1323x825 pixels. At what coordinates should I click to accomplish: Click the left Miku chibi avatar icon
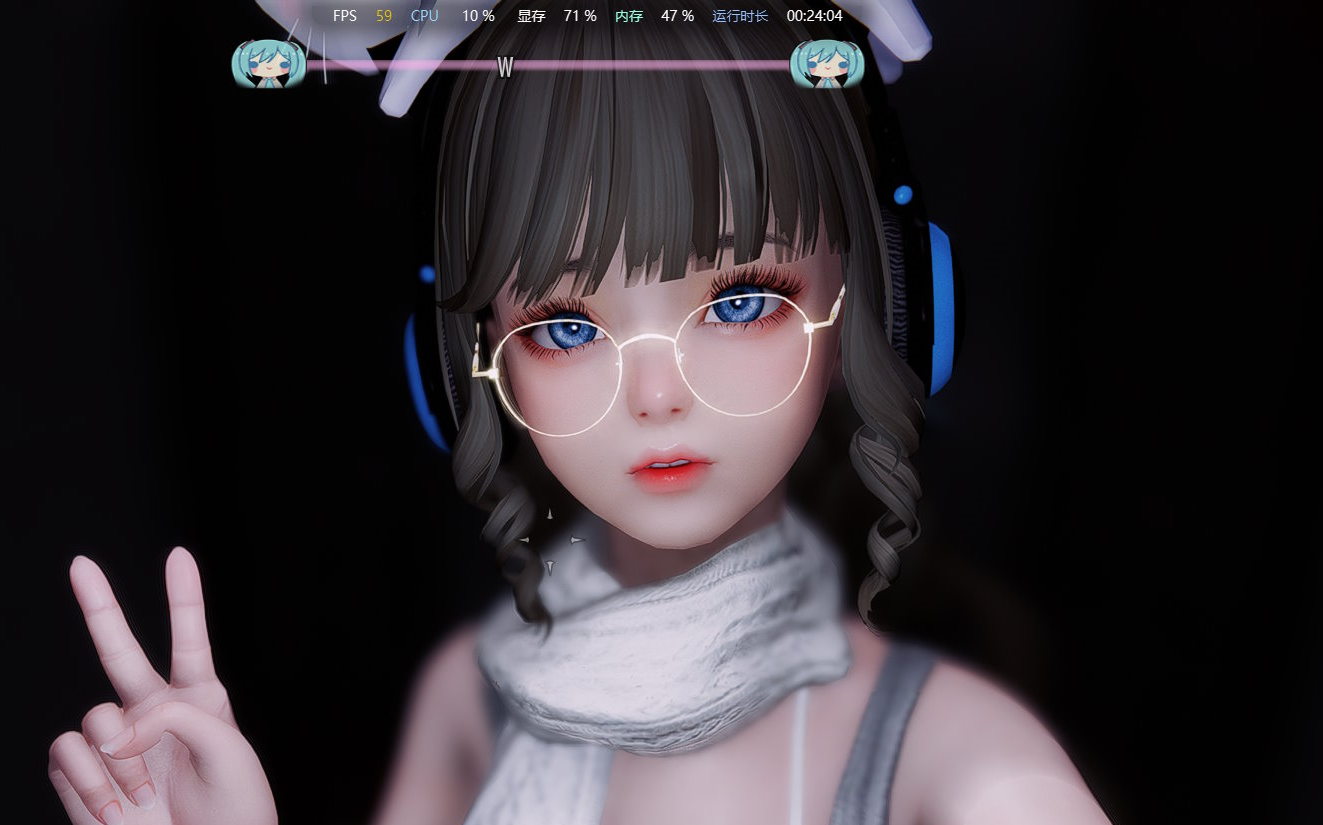click(268, 65)
